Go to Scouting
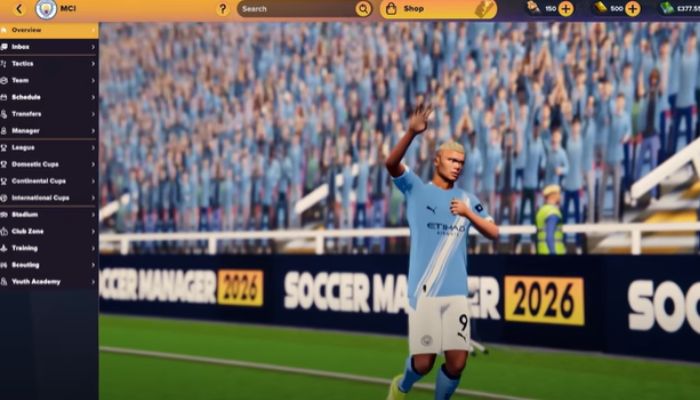The image size is (700, 400). (x=48, y=265)
